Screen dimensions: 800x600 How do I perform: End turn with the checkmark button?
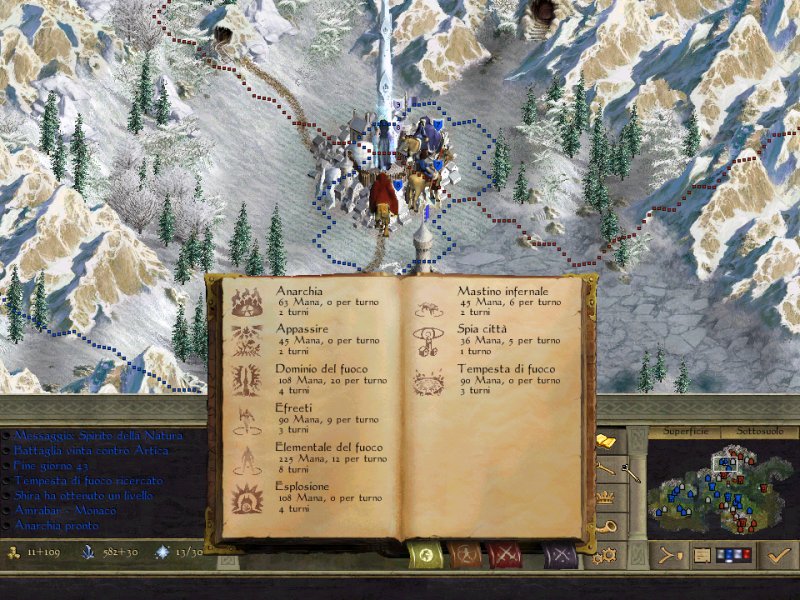[x=774, y=554]
